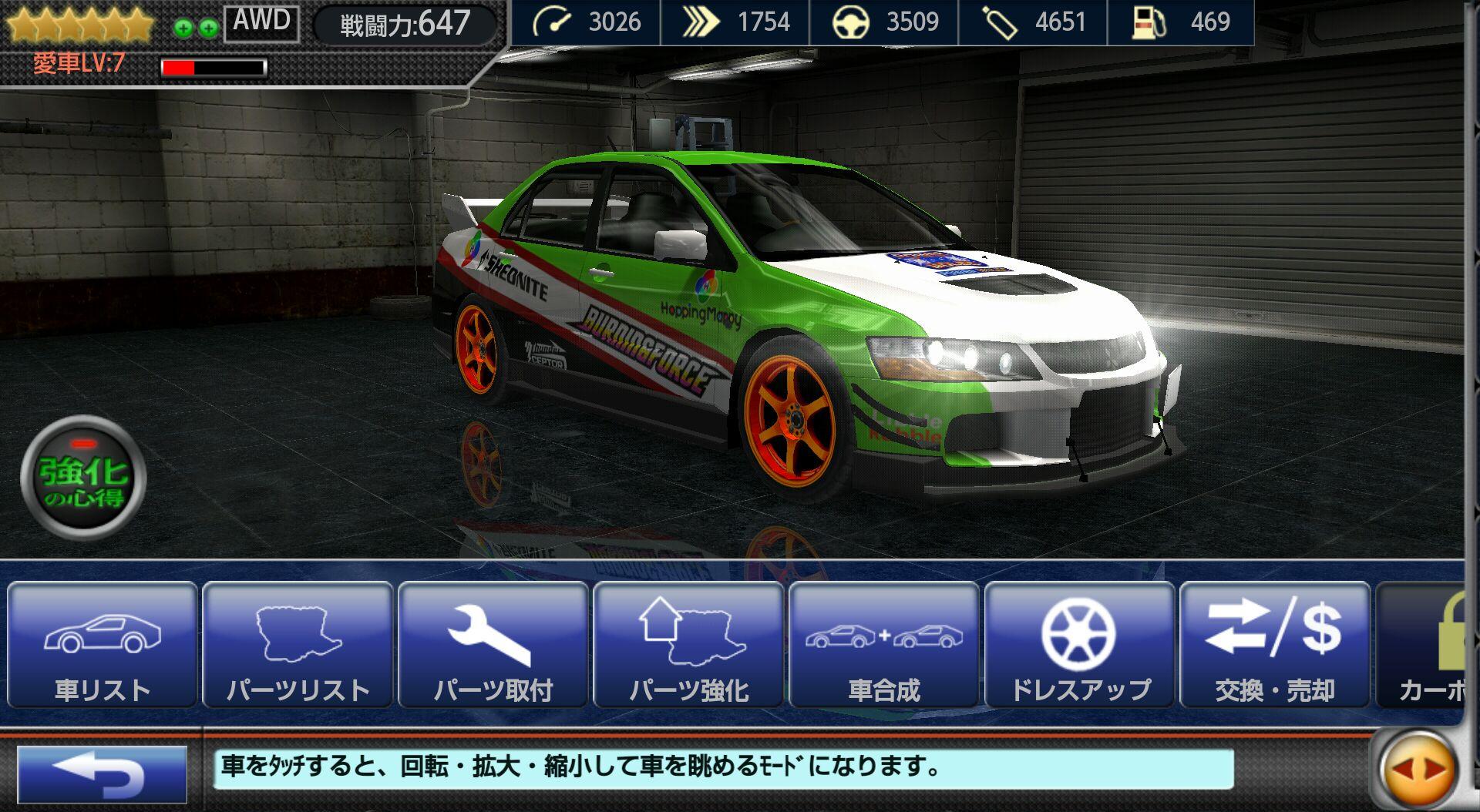
Task: Choose 車合成 car fusion
Action: pyautogui.click(x=884, y=646)
